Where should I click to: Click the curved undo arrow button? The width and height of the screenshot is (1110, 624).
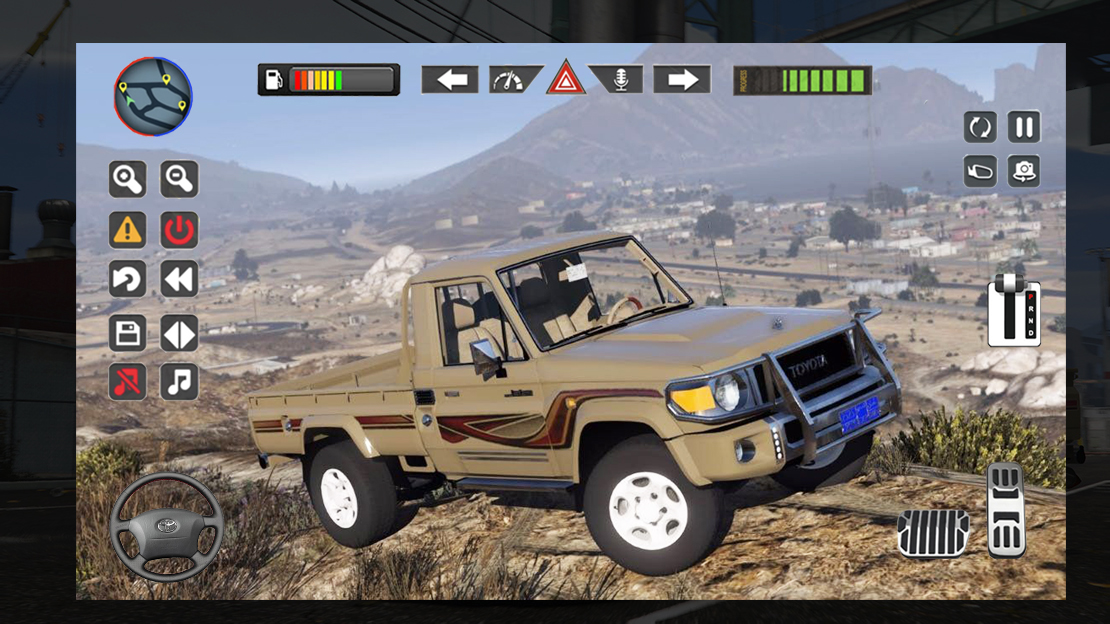[x=127, y=280]
